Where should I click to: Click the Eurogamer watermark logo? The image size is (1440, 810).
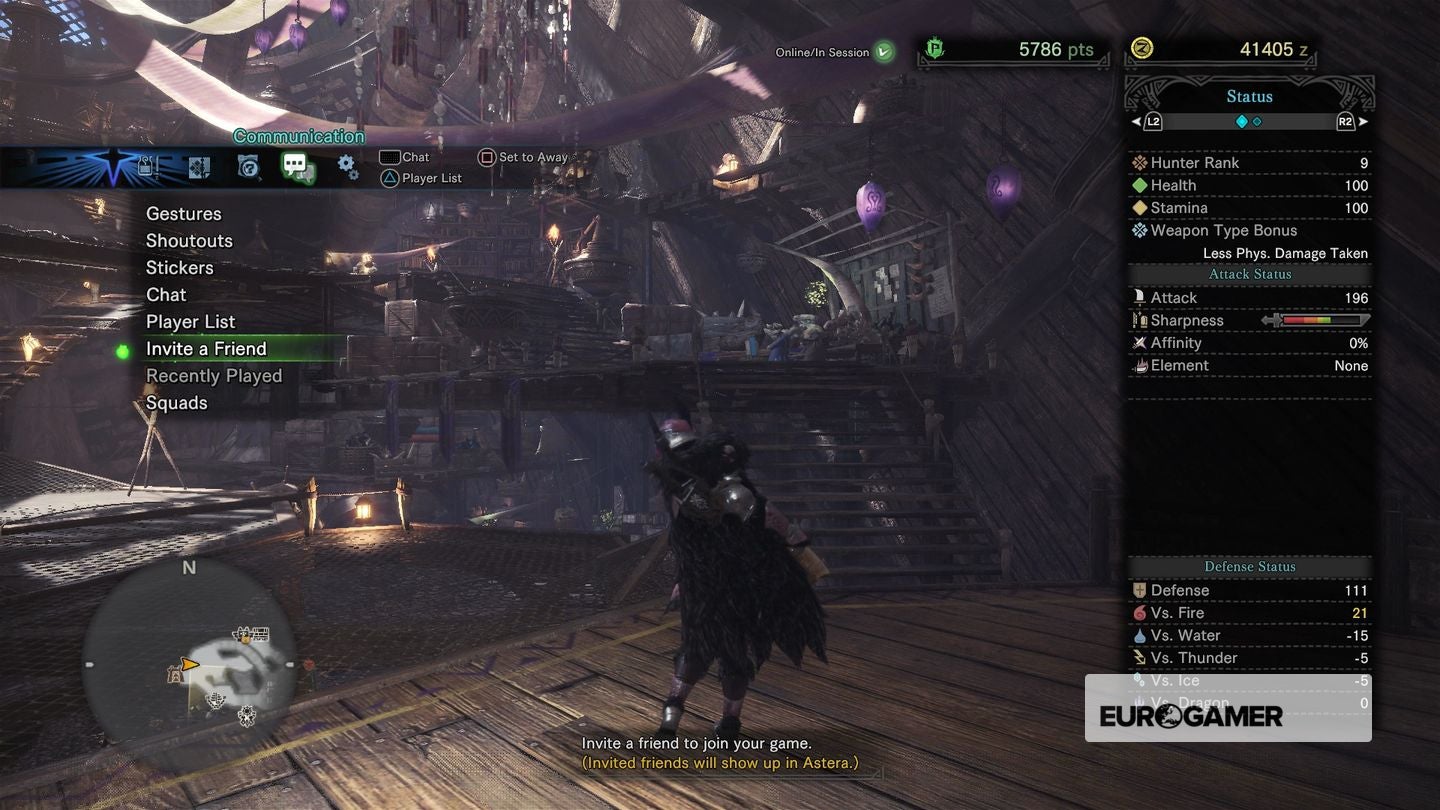(x=1190, y=716)
